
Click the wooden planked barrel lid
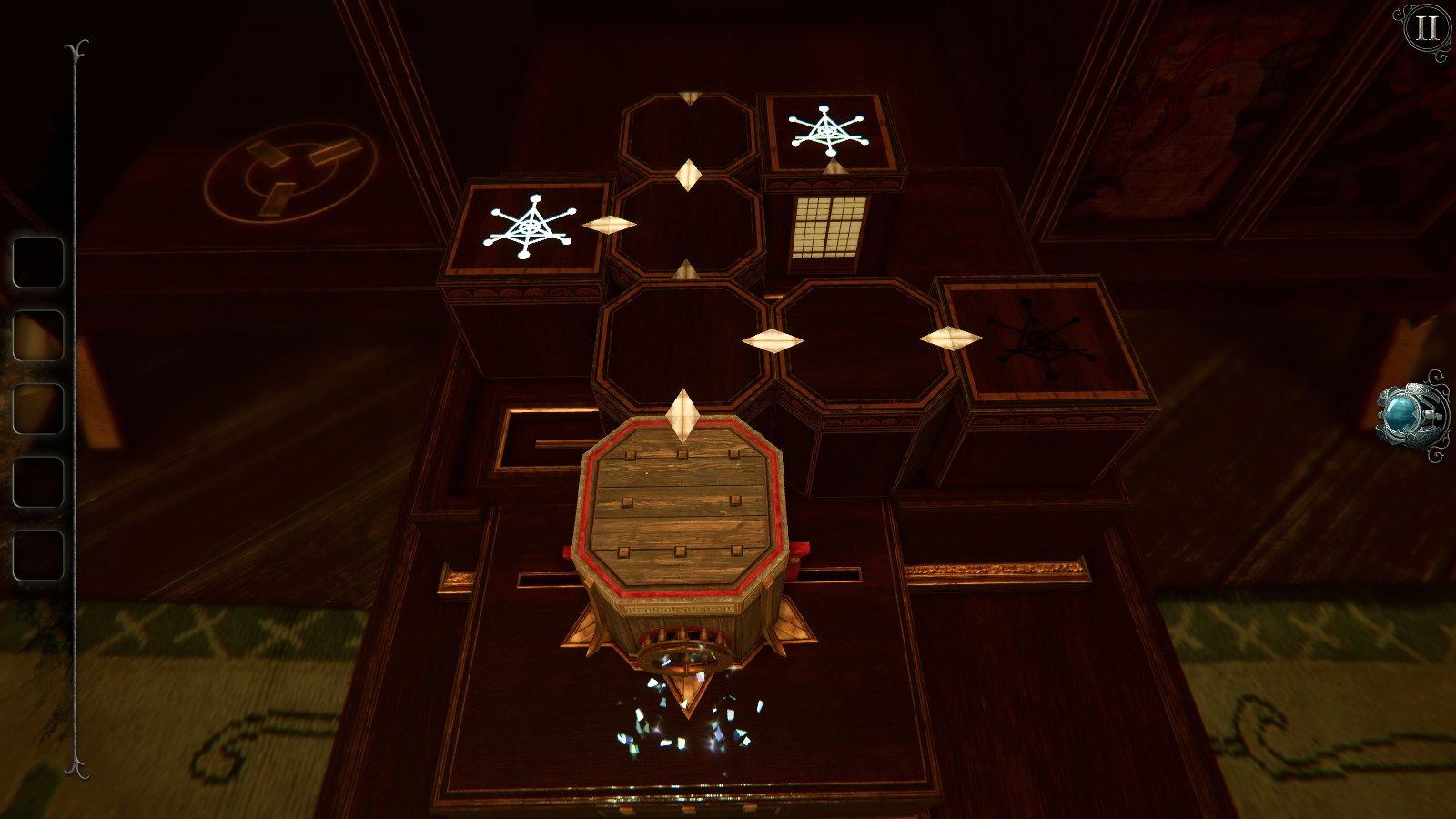tap(681, 510)
